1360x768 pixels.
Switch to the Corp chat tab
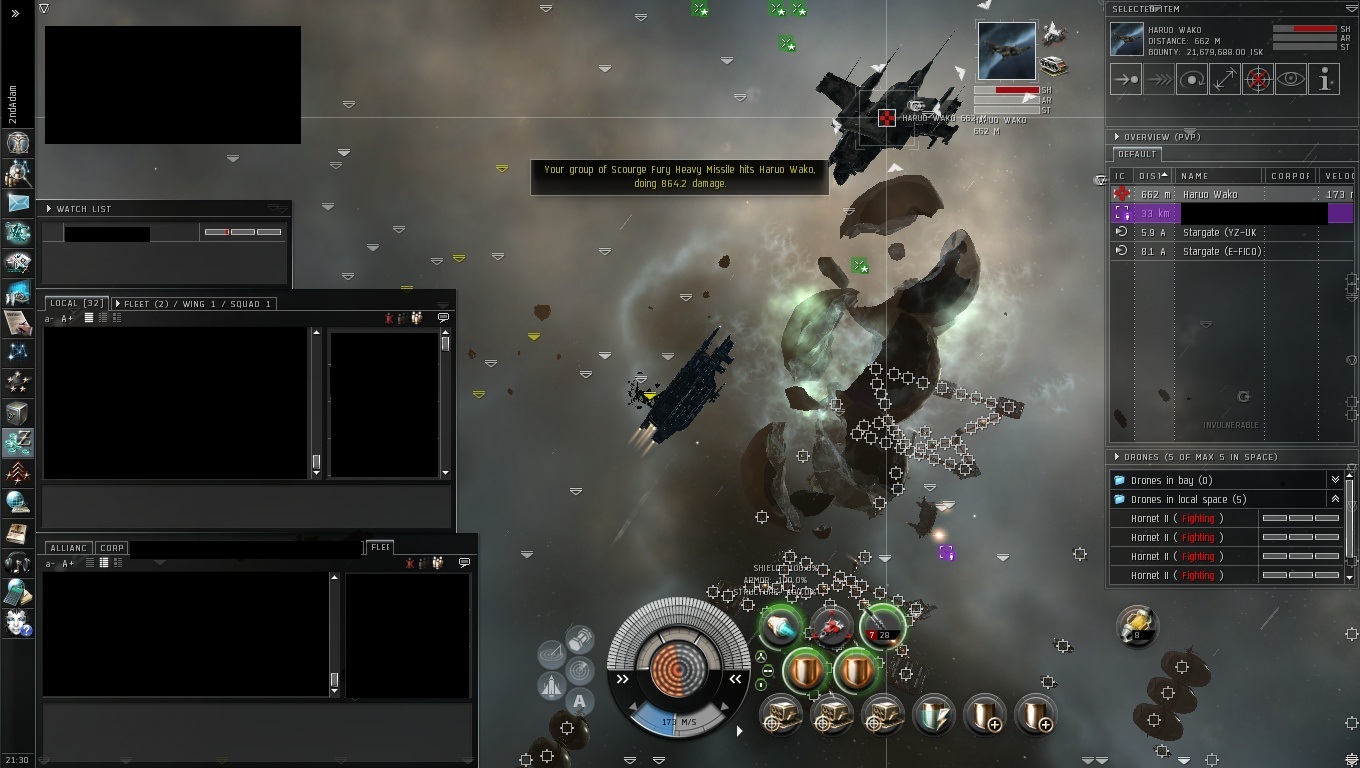[x=112, y=548]
